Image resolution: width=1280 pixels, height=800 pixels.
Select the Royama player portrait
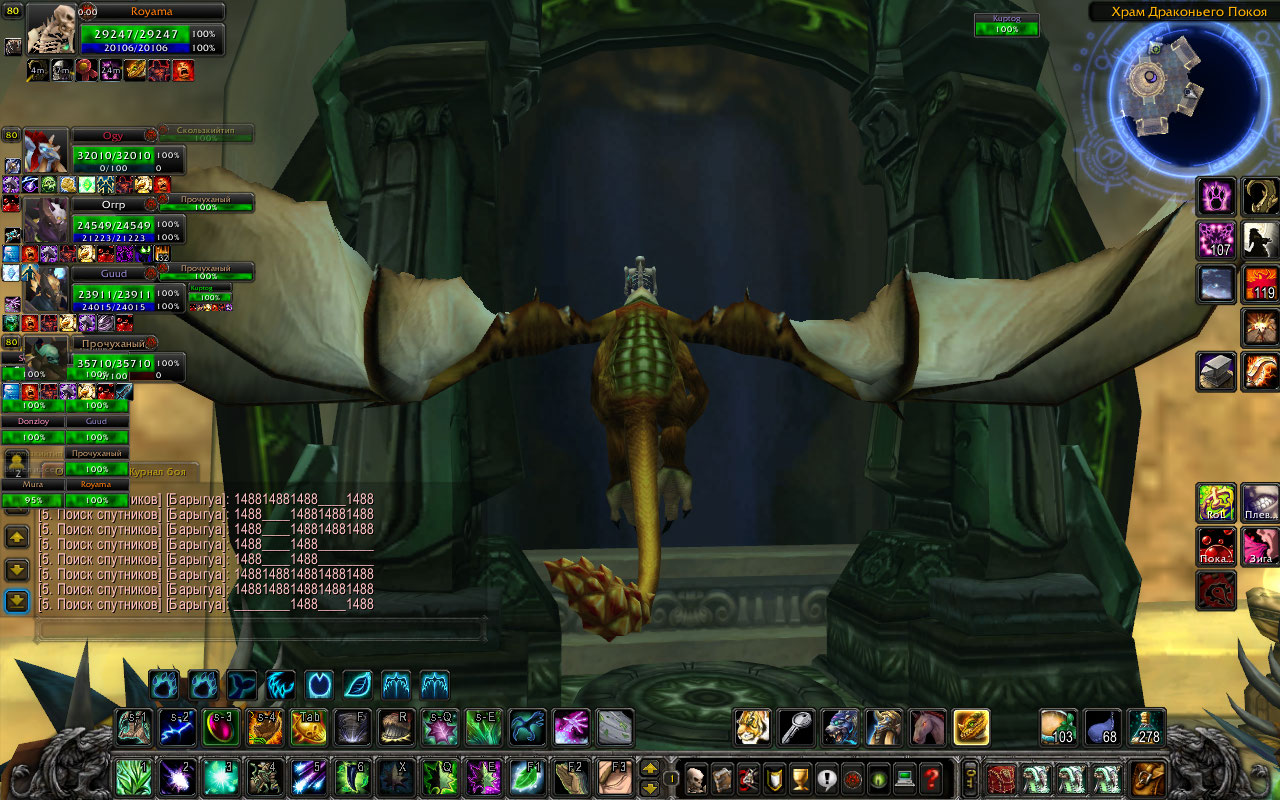[51, 29]
